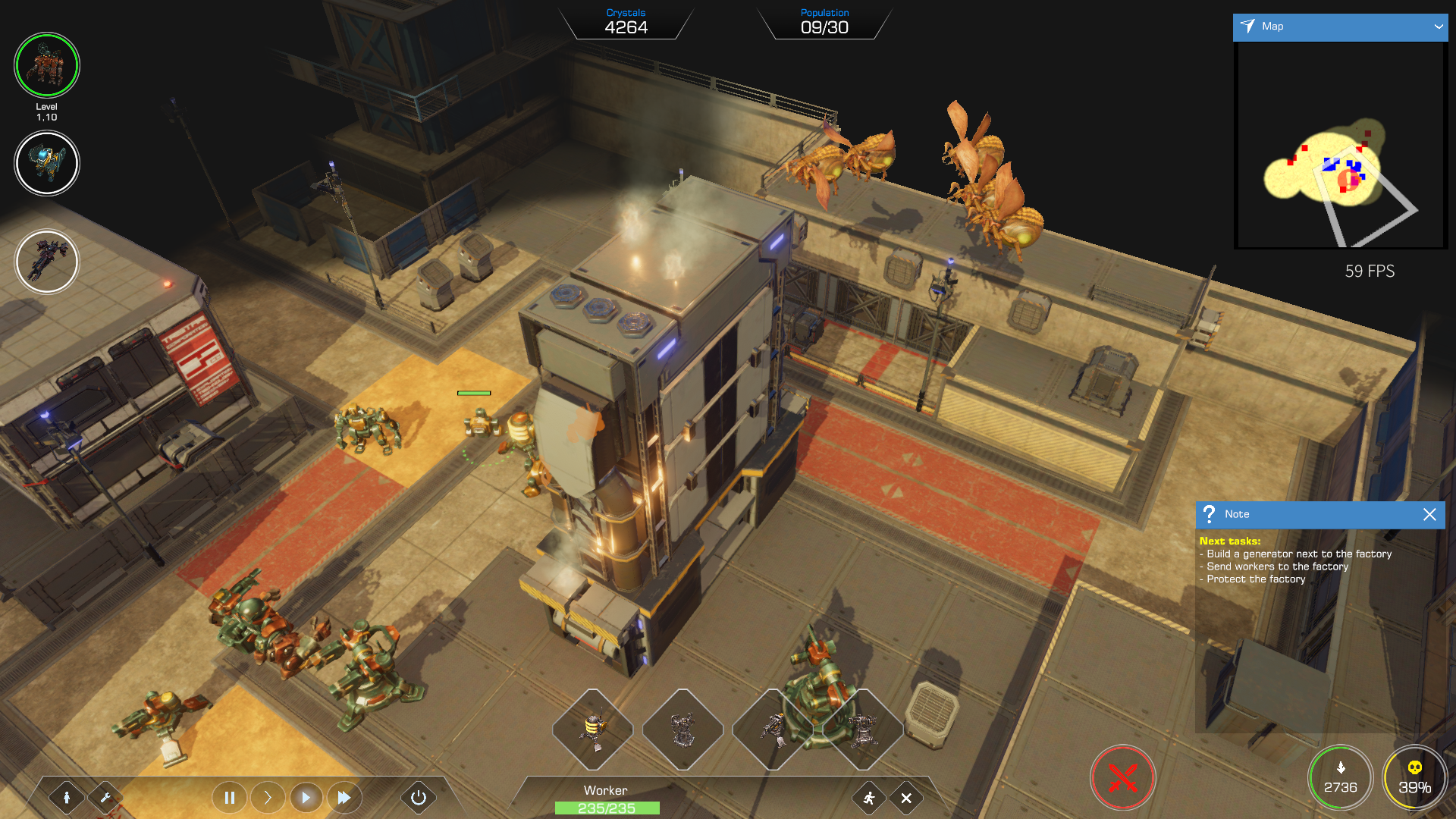Click the question mark icon on Note
Image resolution: width=1456 pixels, height=819 pixels.
(x=1210, y=514)
